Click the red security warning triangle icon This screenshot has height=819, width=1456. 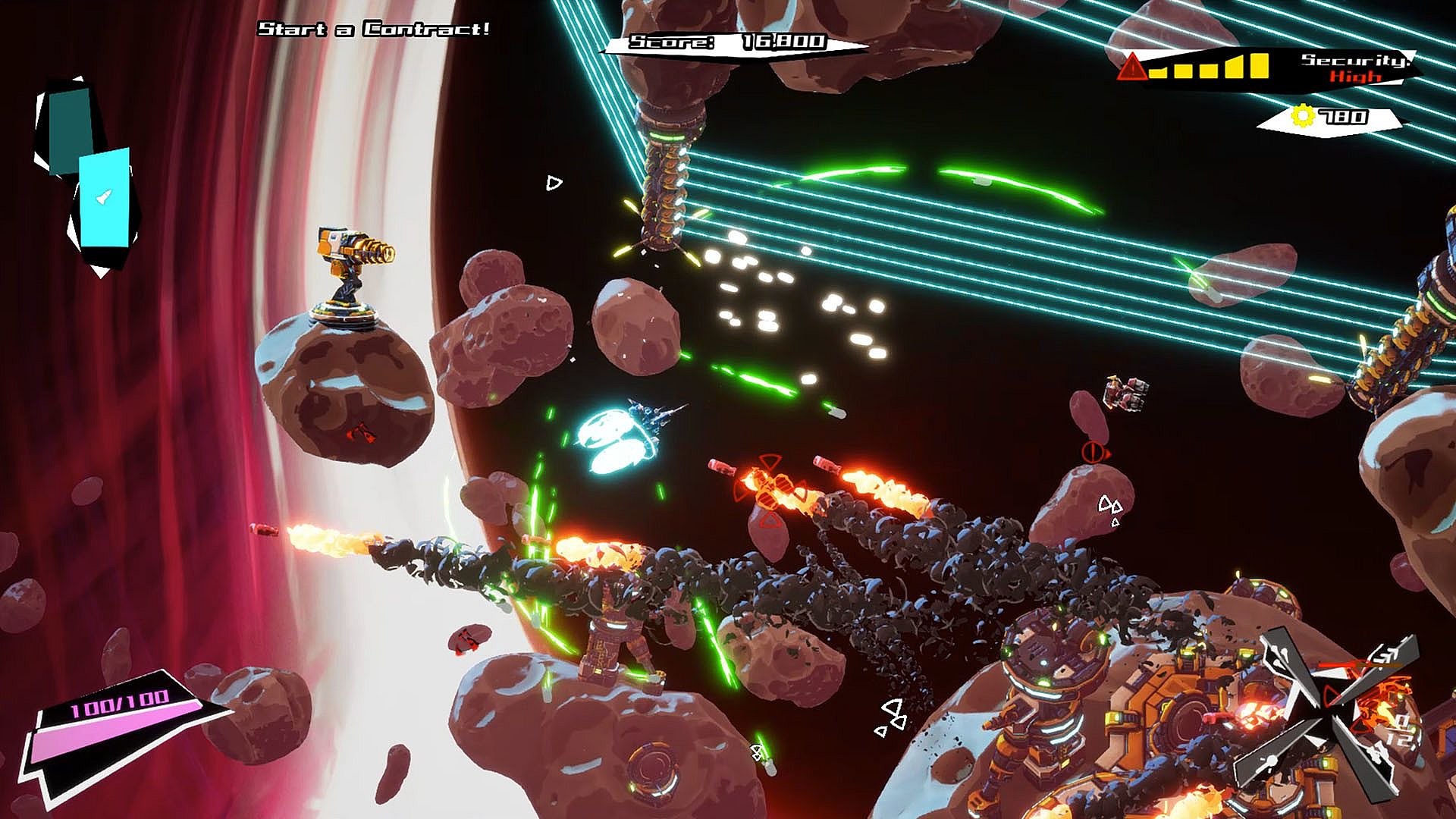1133,67
